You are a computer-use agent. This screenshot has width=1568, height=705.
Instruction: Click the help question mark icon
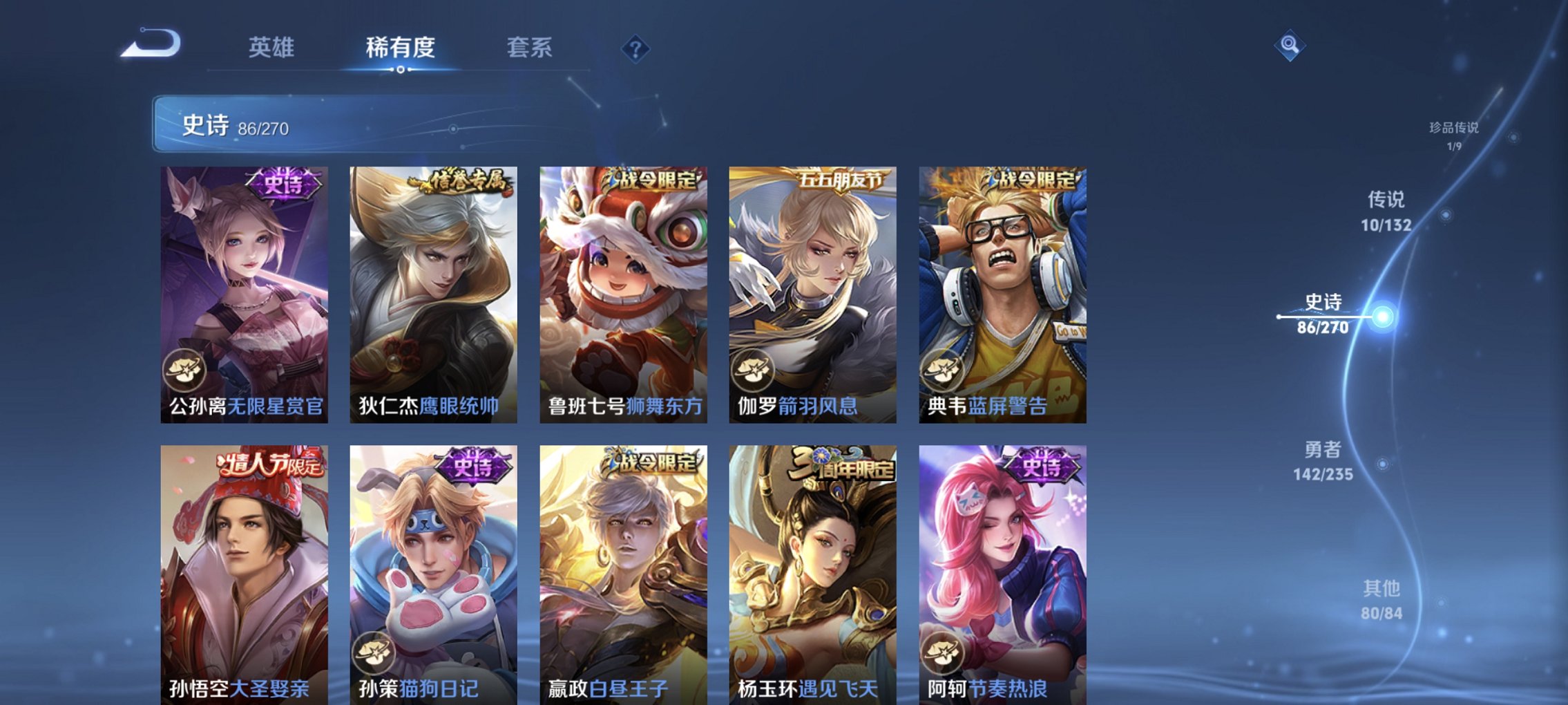637,47
